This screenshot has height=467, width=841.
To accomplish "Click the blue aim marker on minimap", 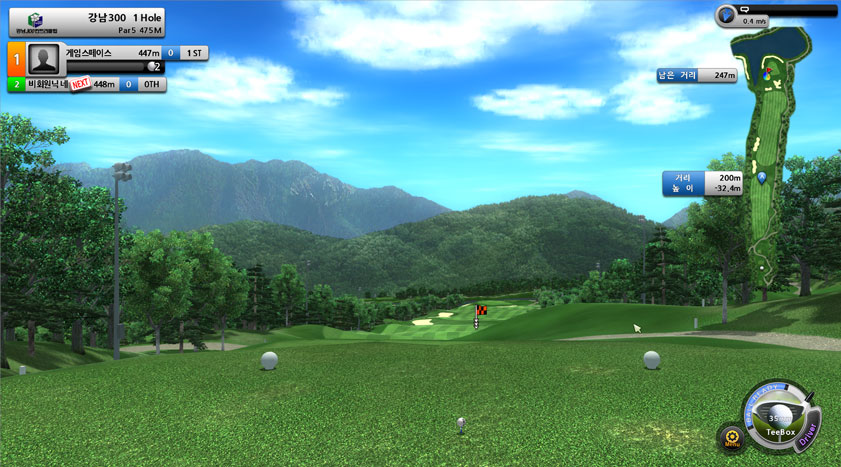I will tap(762, 178).
